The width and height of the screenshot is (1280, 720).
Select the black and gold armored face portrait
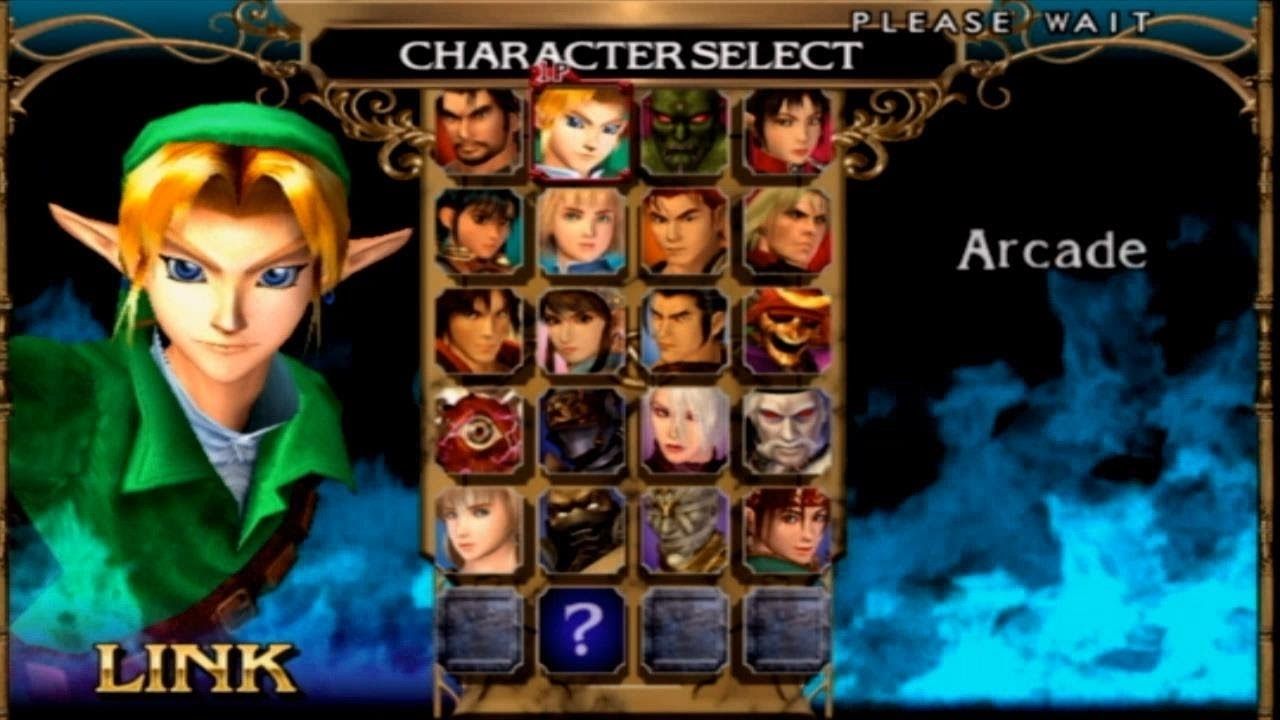click(582, 531)
